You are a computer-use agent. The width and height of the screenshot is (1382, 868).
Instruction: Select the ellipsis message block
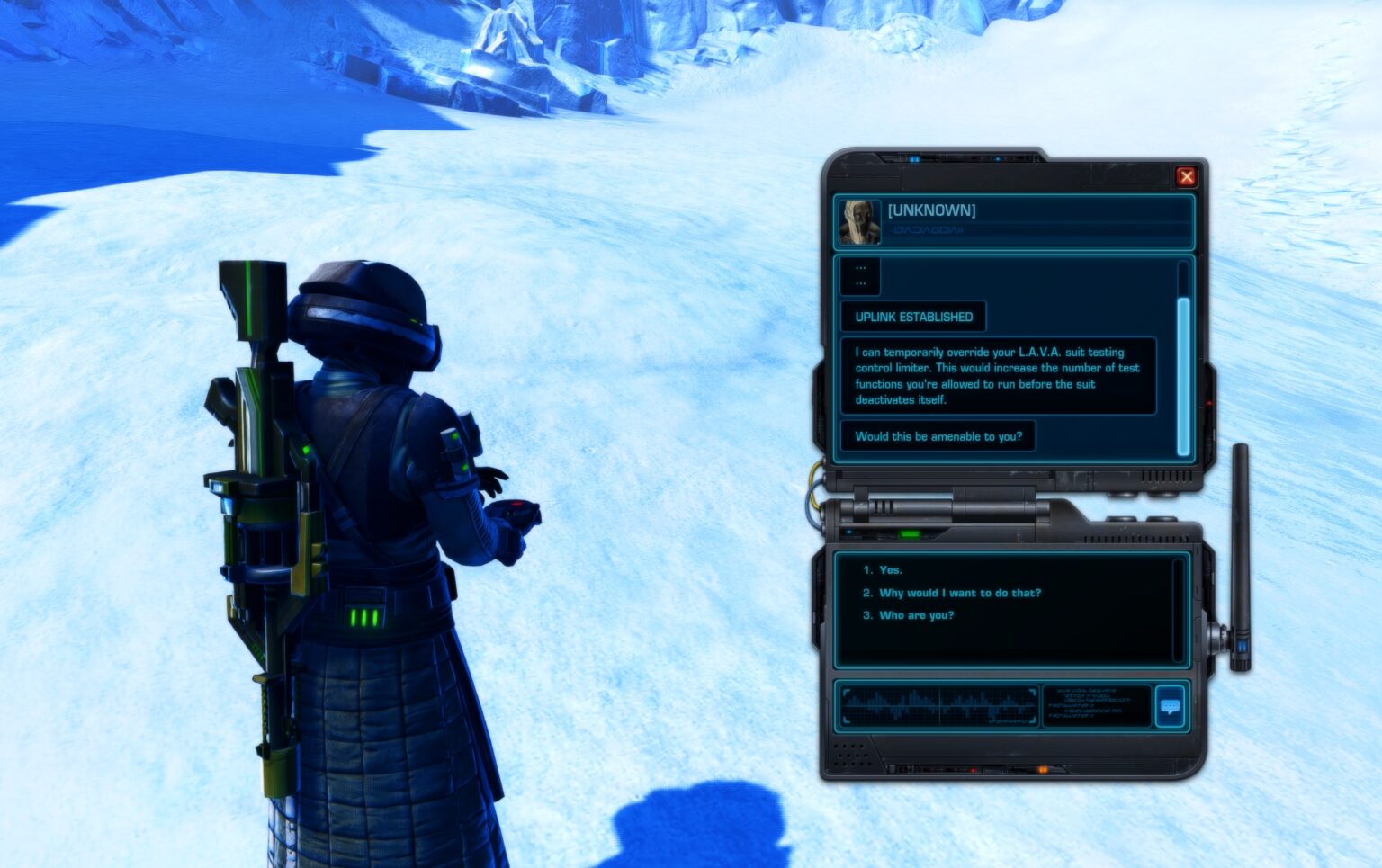(859, 277)
